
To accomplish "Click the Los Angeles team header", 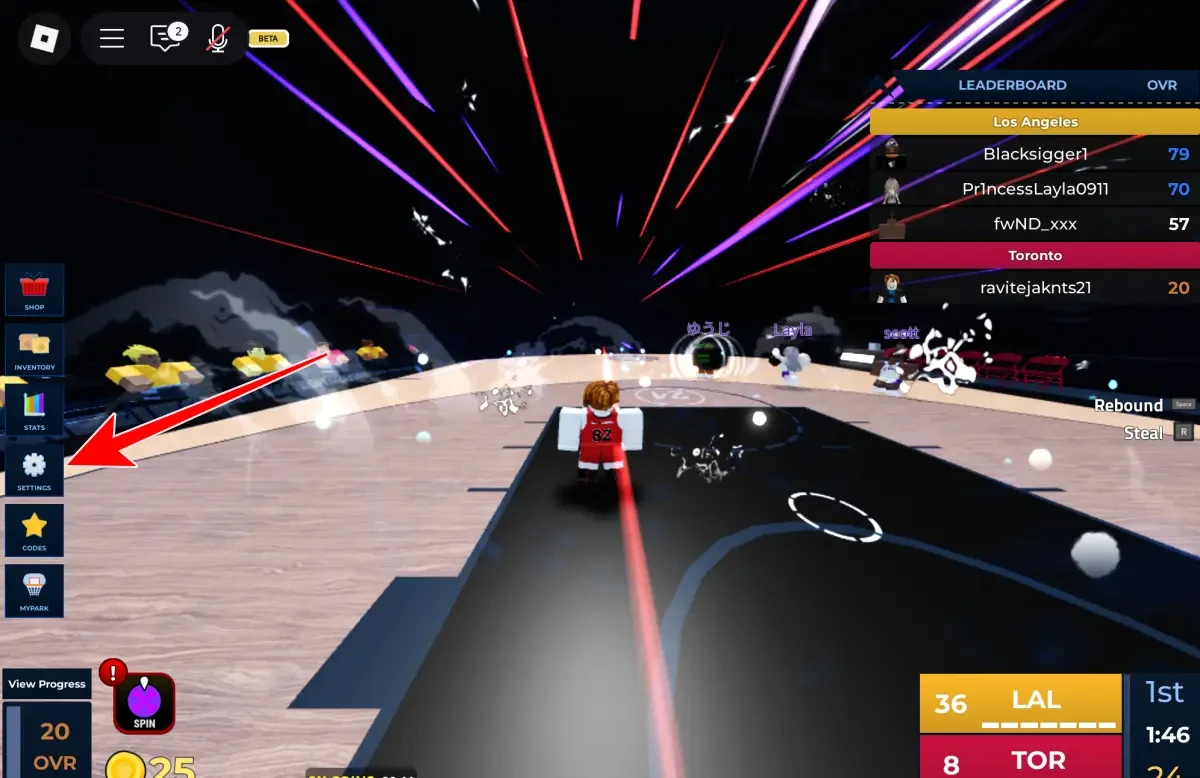I will pos(1035,122).
